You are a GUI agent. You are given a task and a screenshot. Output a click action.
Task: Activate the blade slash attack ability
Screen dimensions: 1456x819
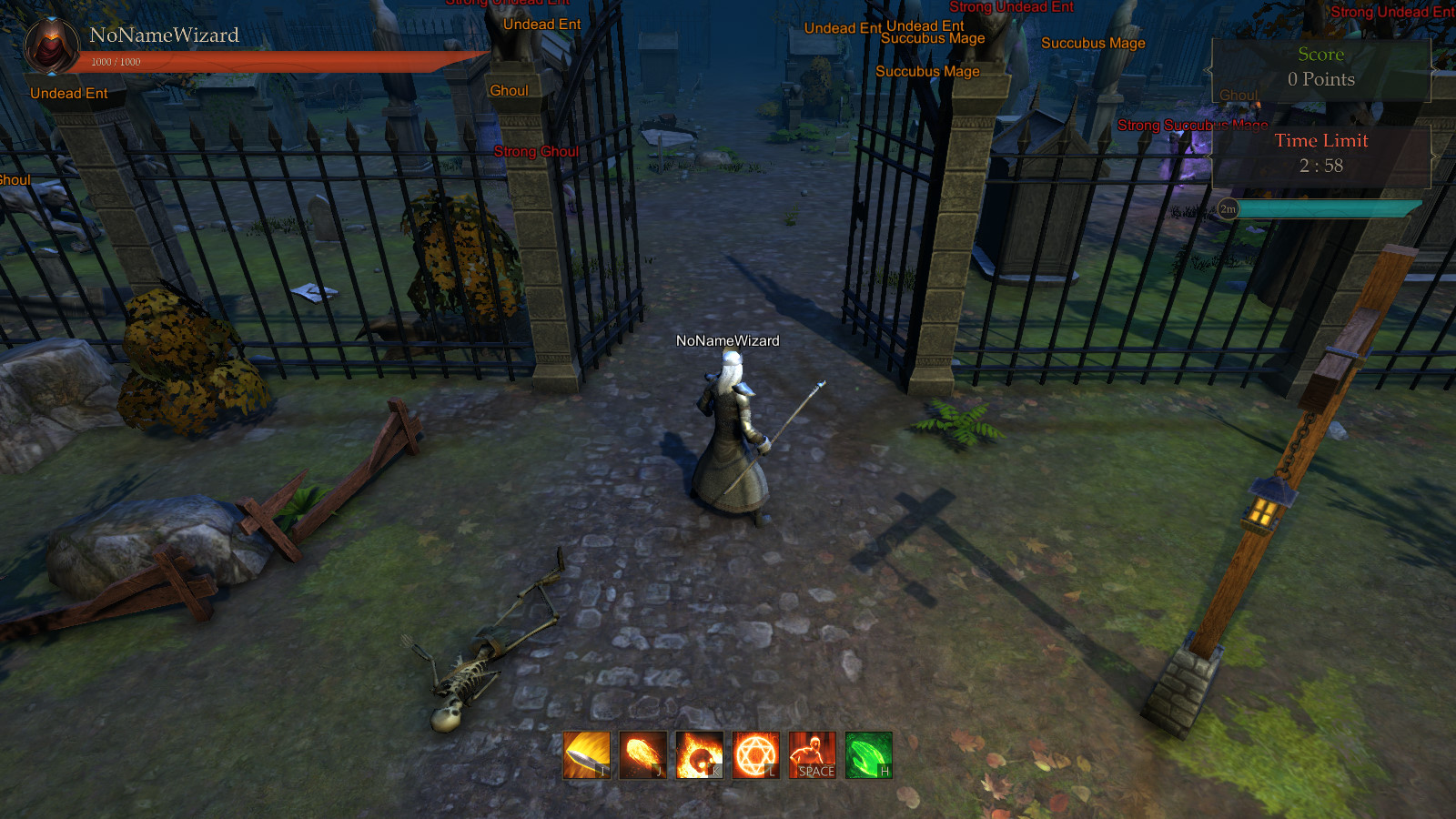tap(587, 755)
